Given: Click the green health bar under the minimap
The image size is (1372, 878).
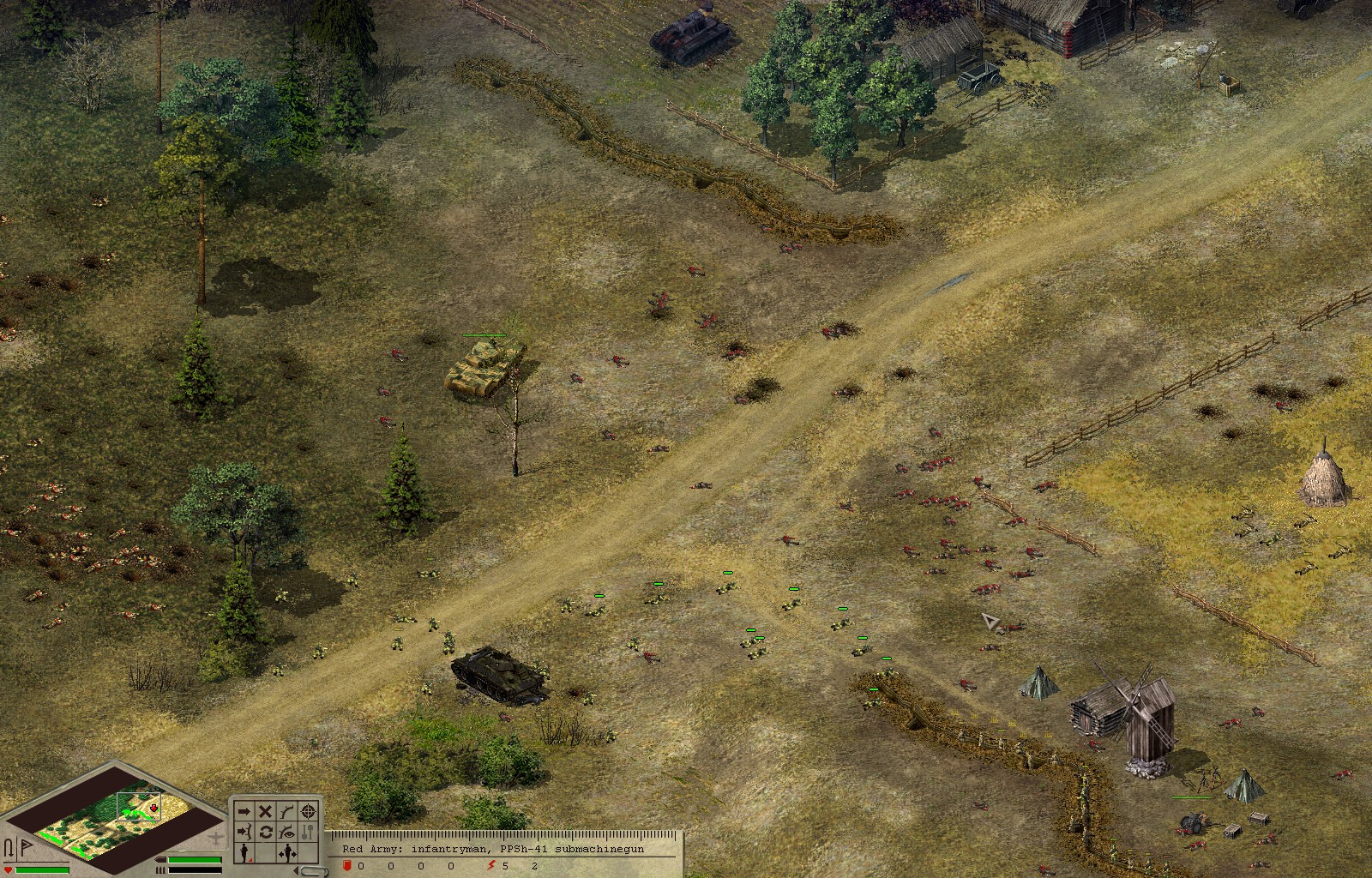Looking at the screenshot, I should [40, 870].
